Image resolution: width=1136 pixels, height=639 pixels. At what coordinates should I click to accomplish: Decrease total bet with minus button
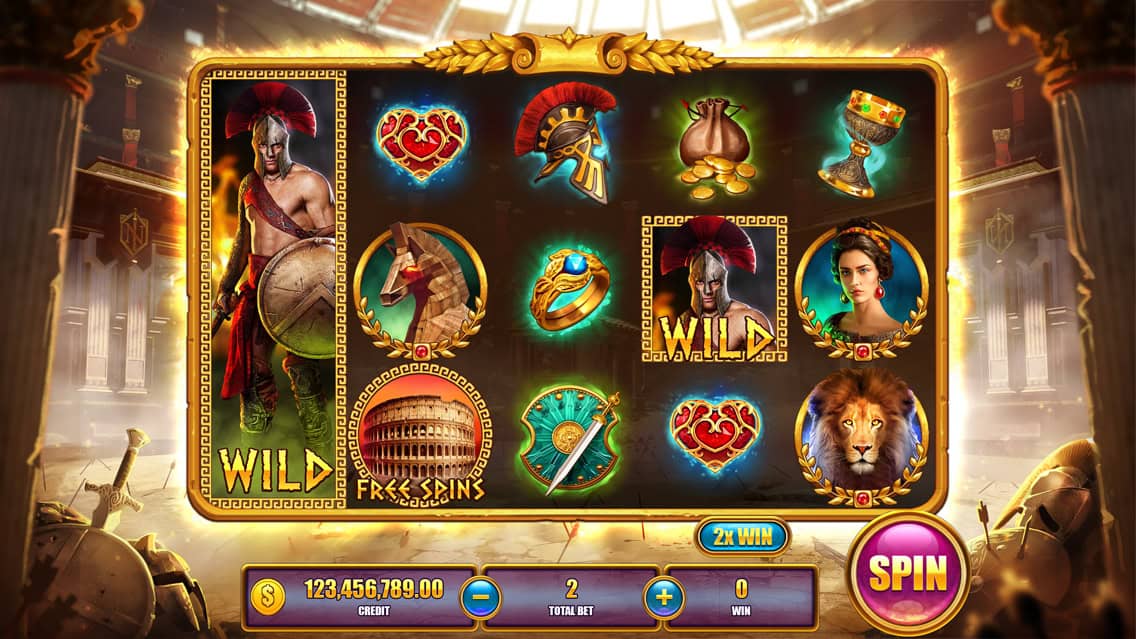click(480, 598)
